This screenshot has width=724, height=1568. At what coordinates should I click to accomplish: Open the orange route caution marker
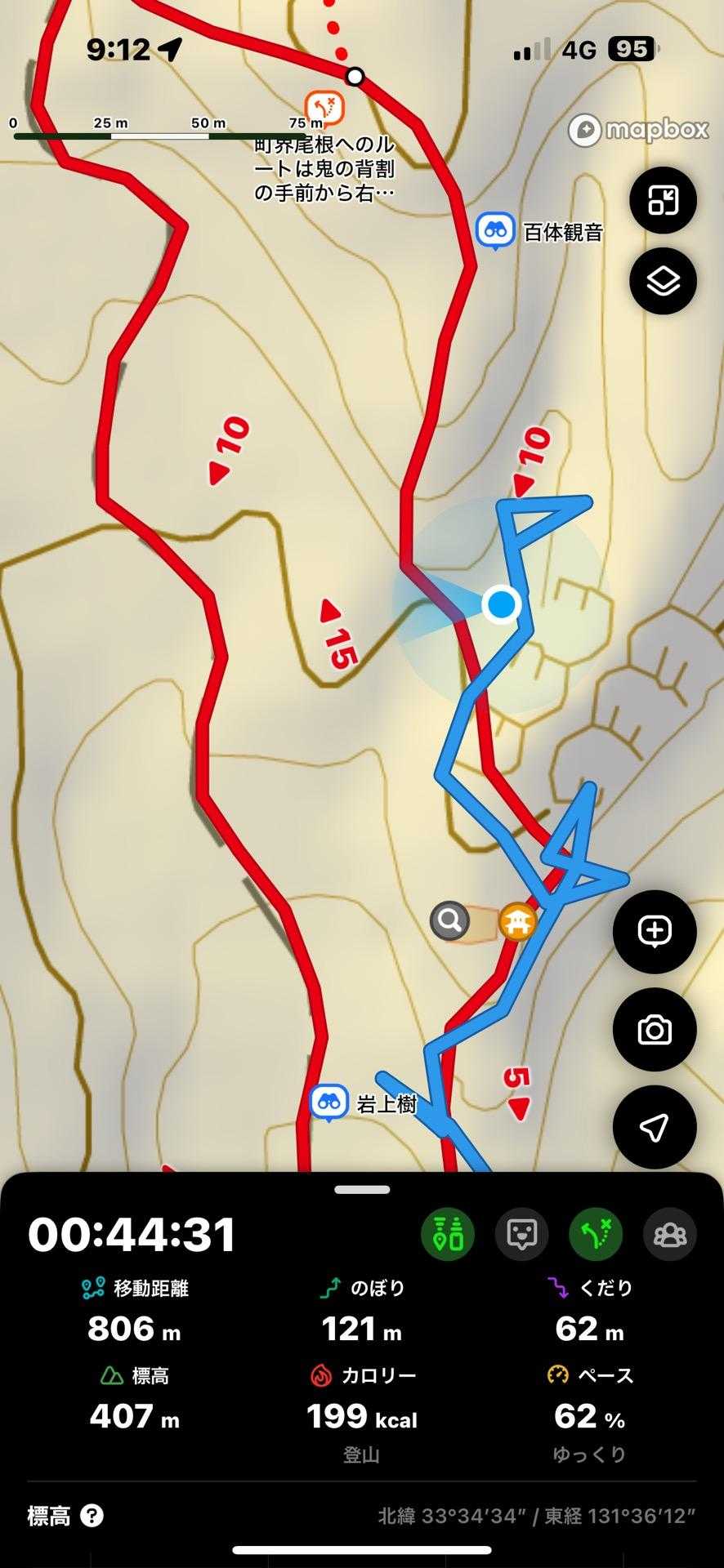click(x=324, y=107)
